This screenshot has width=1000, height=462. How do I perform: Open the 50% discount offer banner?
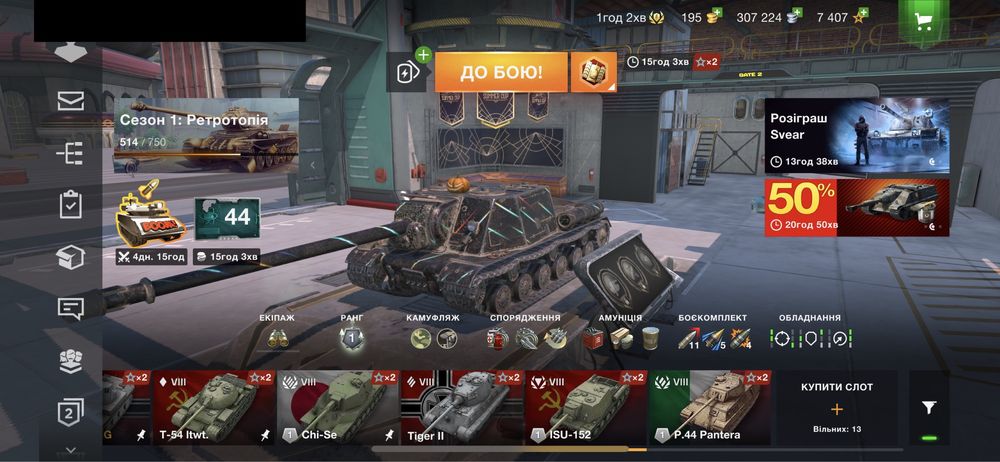[x=857, y=207]
